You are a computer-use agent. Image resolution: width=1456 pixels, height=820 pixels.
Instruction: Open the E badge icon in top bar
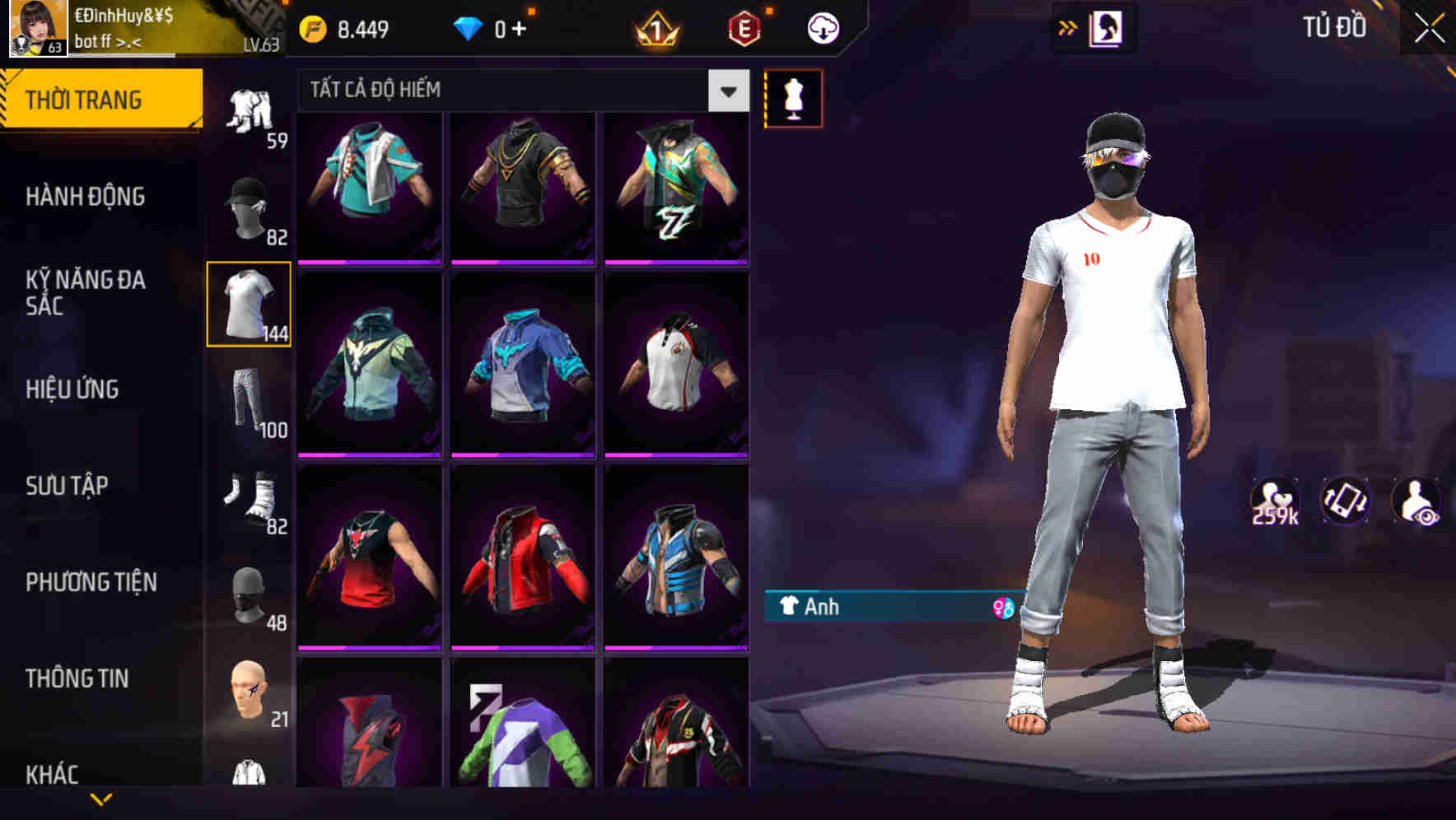pyautogui.click(x=742, y=26)
